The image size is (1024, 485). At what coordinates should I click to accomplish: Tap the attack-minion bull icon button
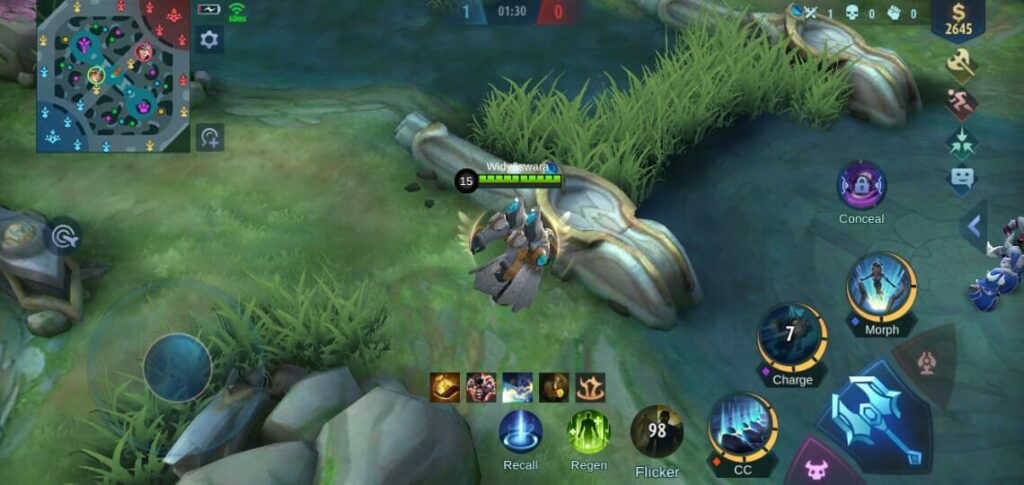click(816, 467)
